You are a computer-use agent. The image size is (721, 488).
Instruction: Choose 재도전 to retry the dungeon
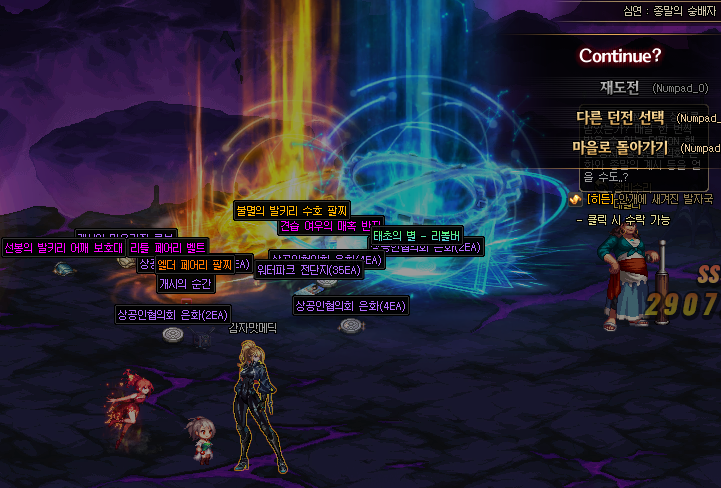click(619, 88)
